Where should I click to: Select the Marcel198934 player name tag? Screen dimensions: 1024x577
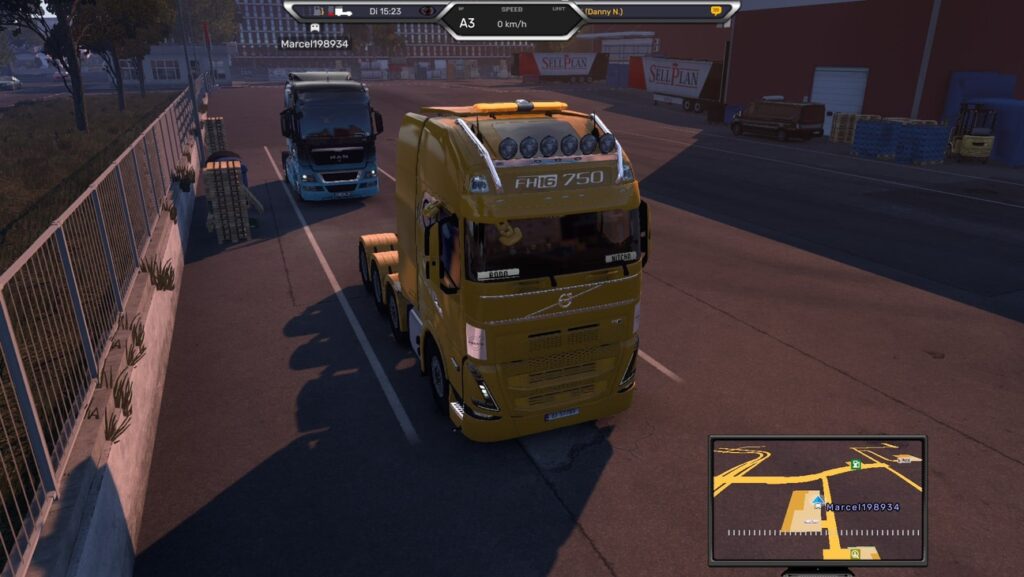315,44
